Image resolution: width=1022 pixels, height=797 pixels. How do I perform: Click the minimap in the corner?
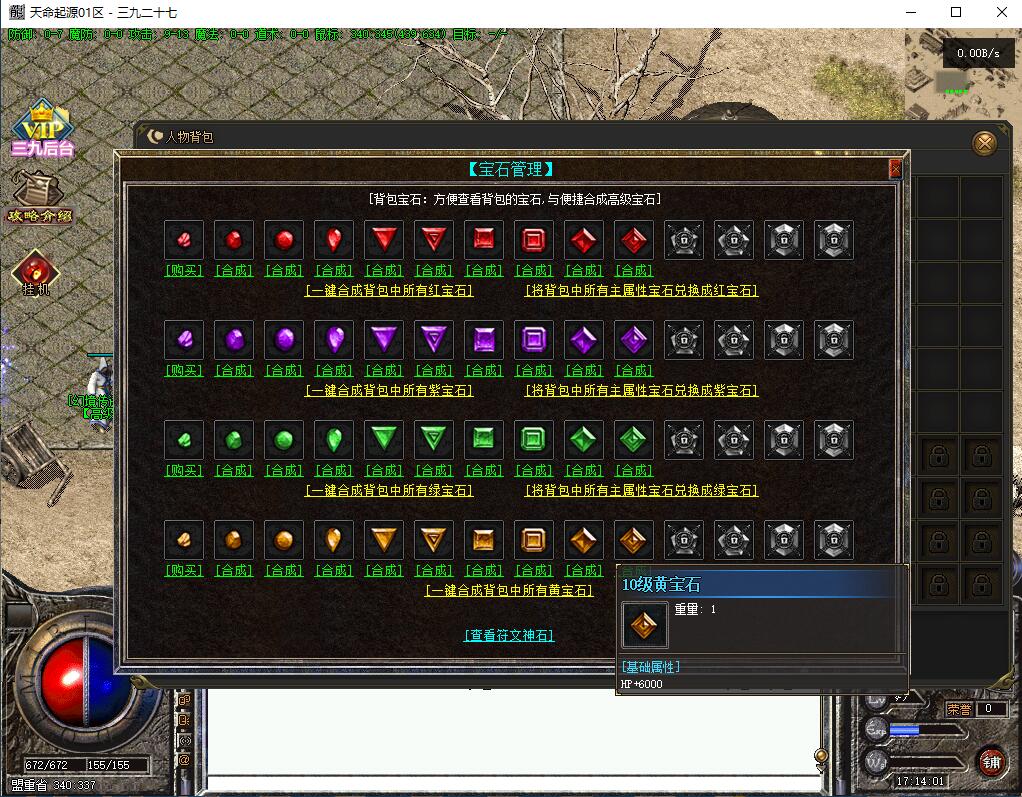962,73
